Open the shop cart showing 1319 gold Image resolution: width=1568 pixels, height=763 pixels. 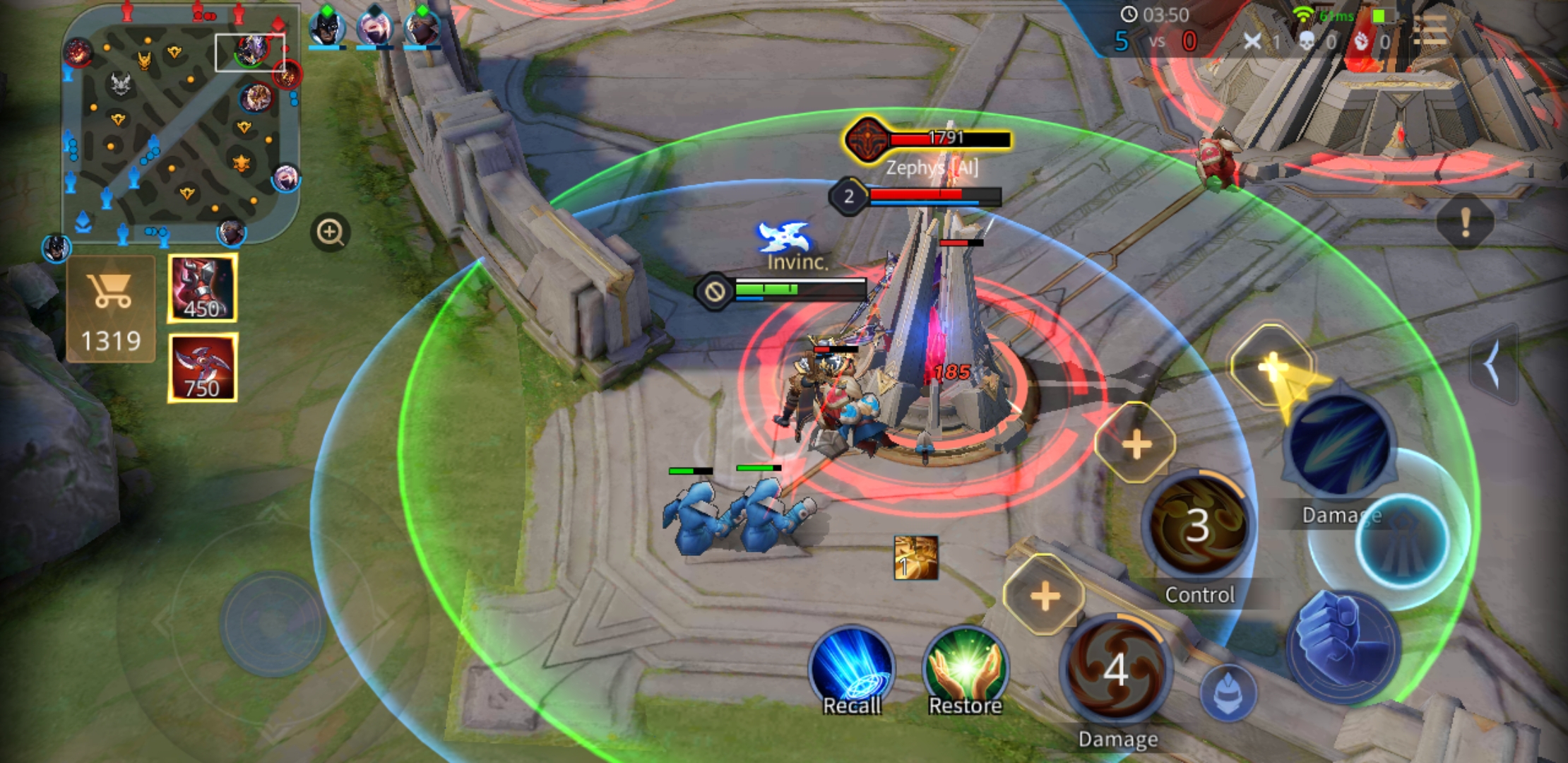coord(111,309)
